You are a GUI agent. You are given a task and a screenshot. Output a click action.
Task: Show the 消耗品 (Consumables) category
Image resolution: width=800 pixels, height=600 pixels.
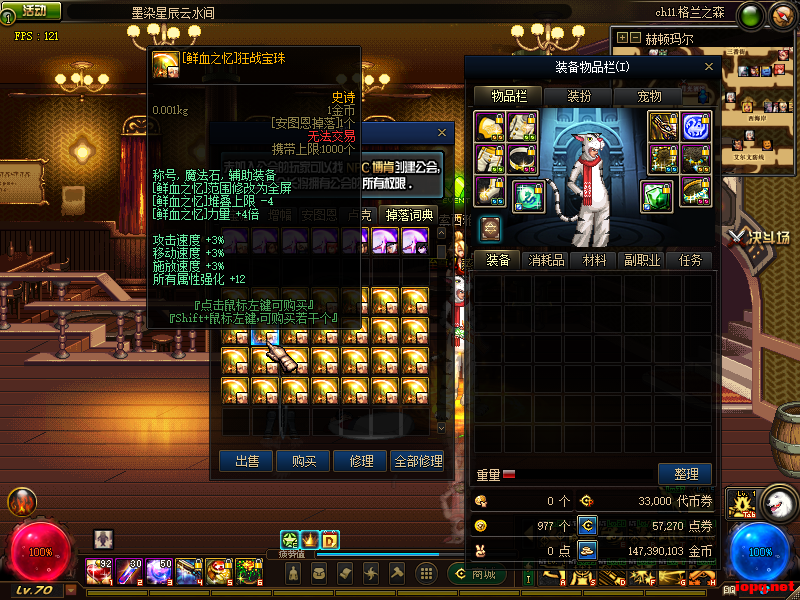[546, 260]
